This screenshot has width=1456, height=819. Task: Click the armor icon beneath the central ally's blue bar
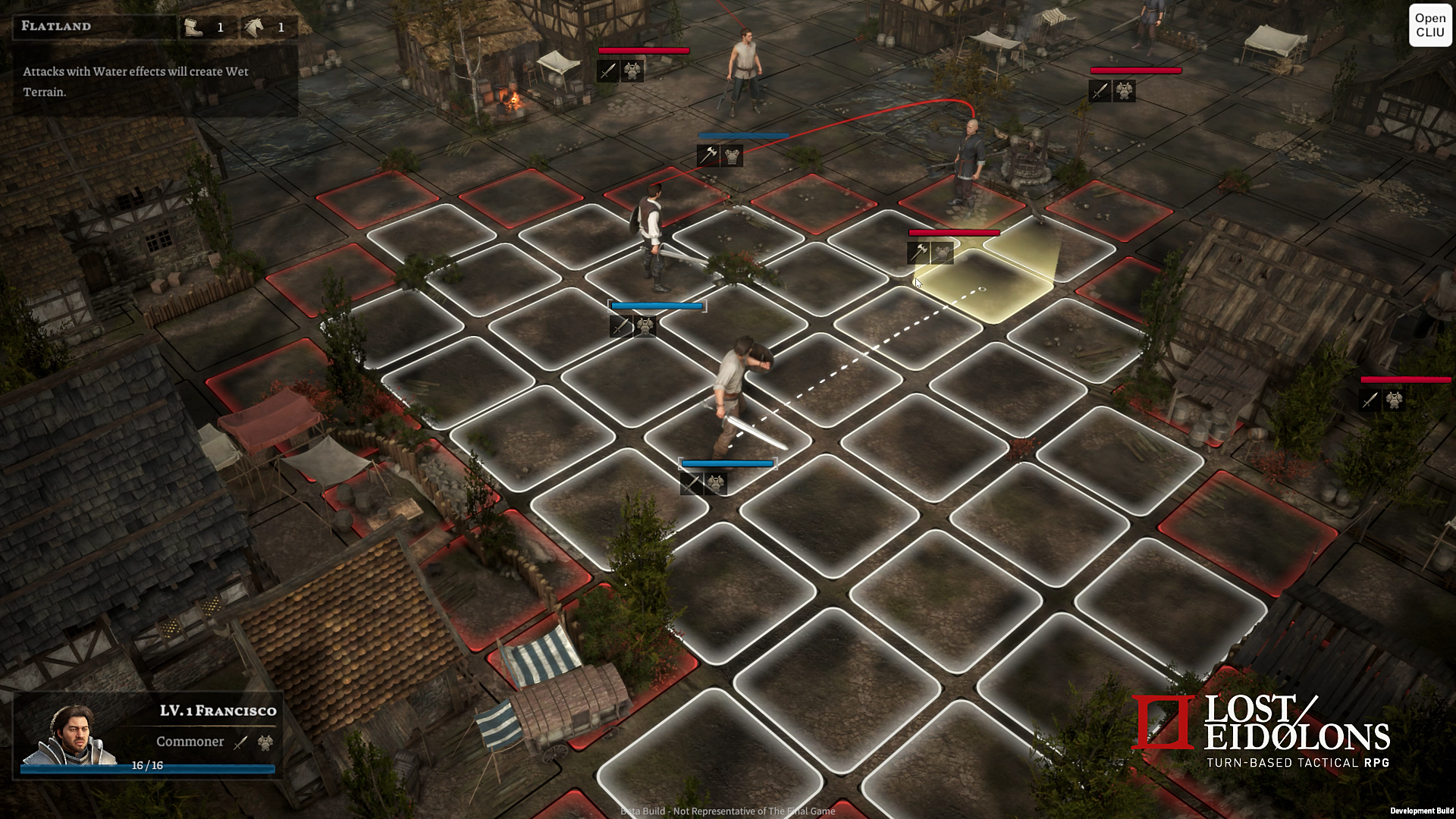pos(717,484)
